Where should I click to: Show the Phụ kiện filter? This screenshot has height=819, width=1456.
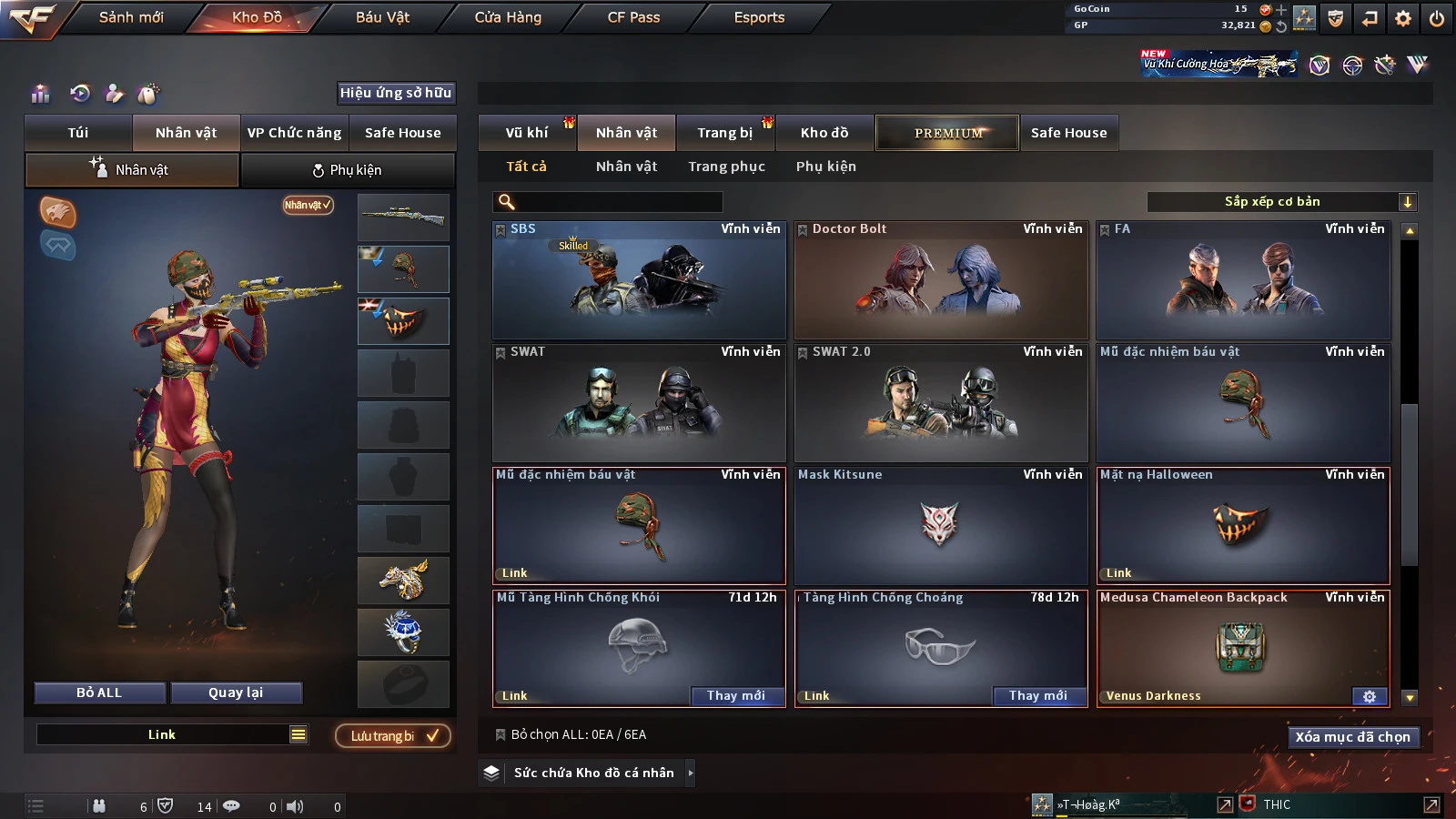[825, 167]
